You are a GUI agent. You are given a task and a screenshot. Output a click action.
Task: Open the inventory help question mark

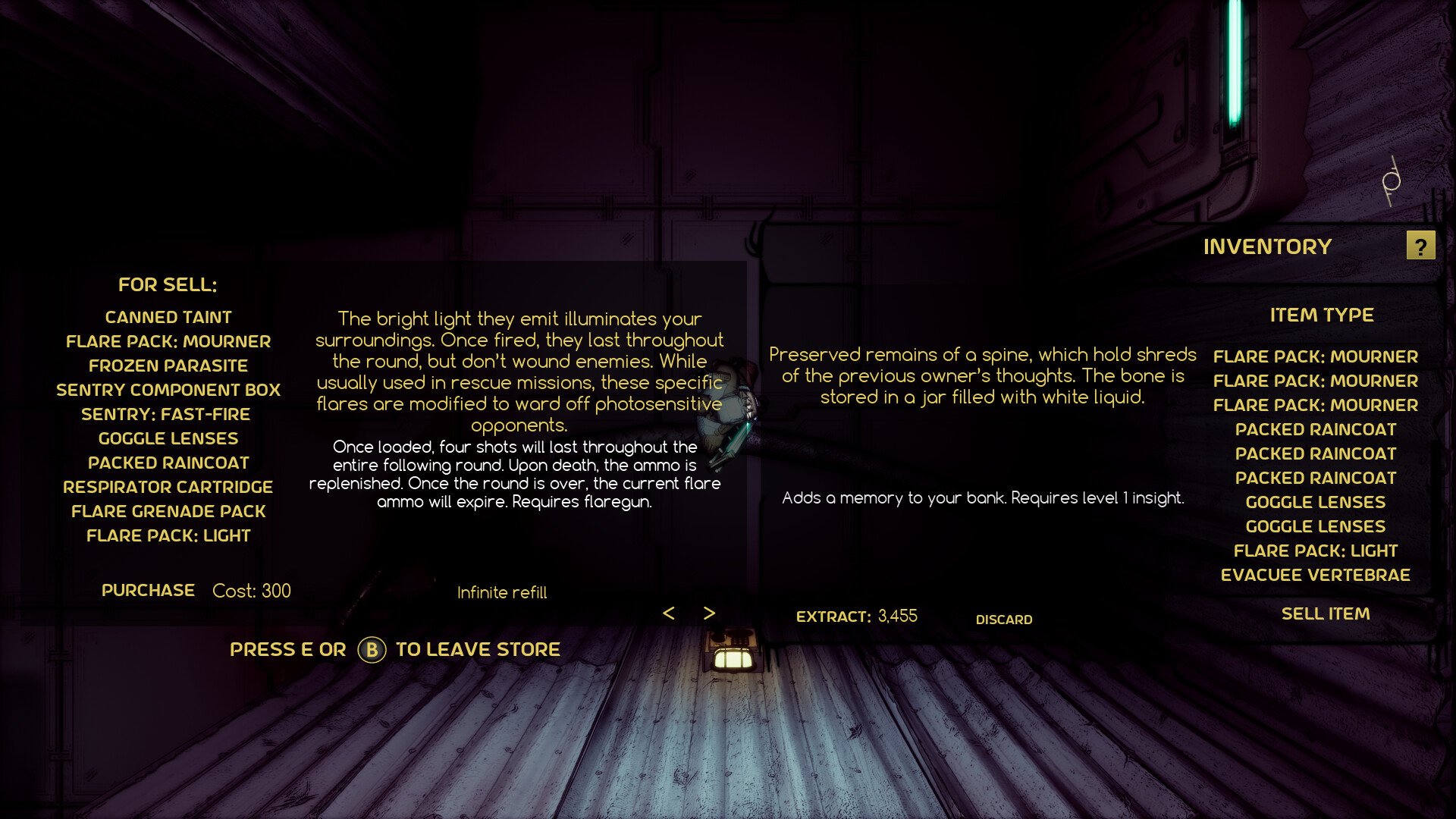click(1420, 246)
